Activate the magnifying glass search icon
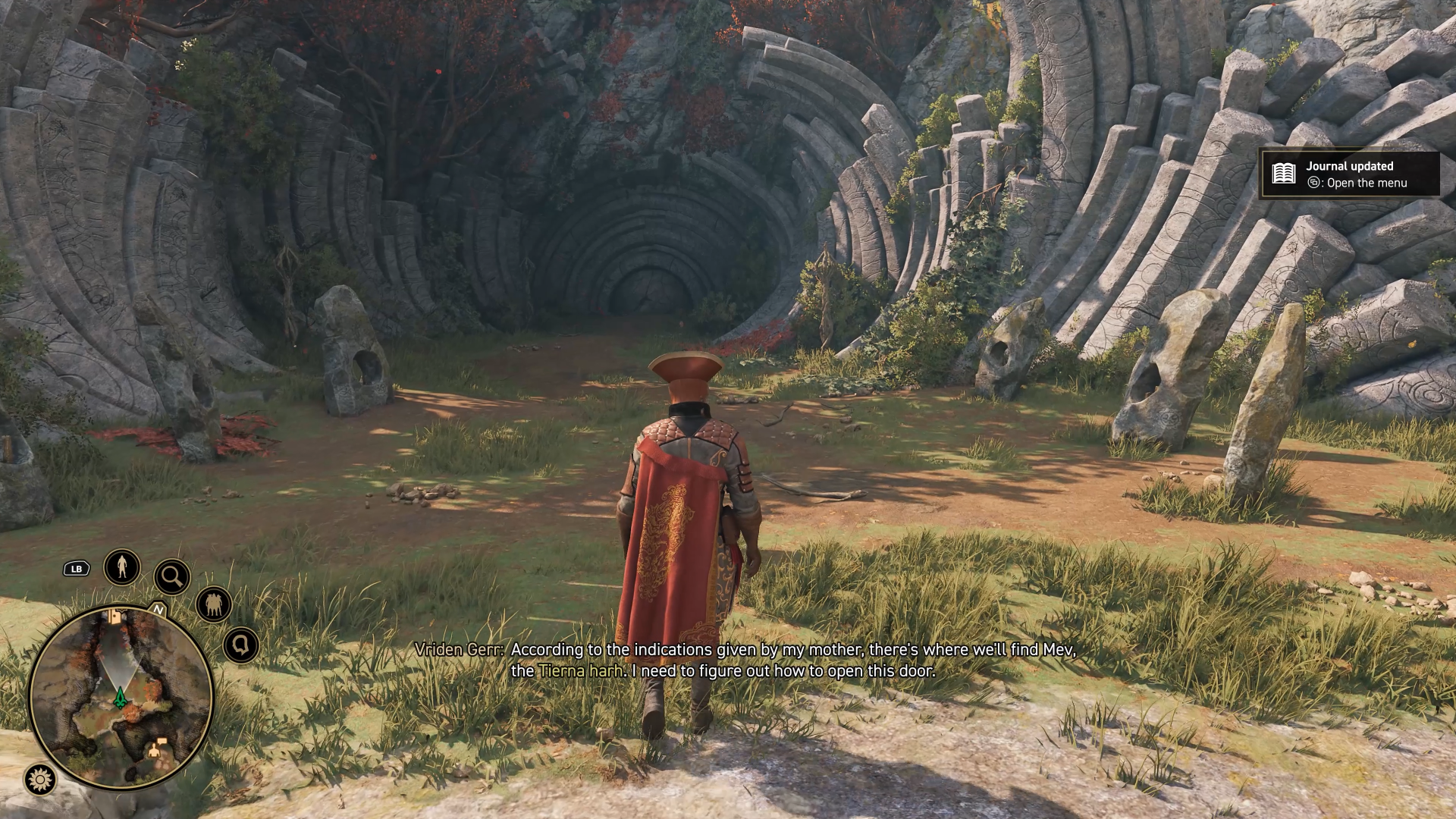Viewport: 1456px width, 819px height. coord(172,577)
